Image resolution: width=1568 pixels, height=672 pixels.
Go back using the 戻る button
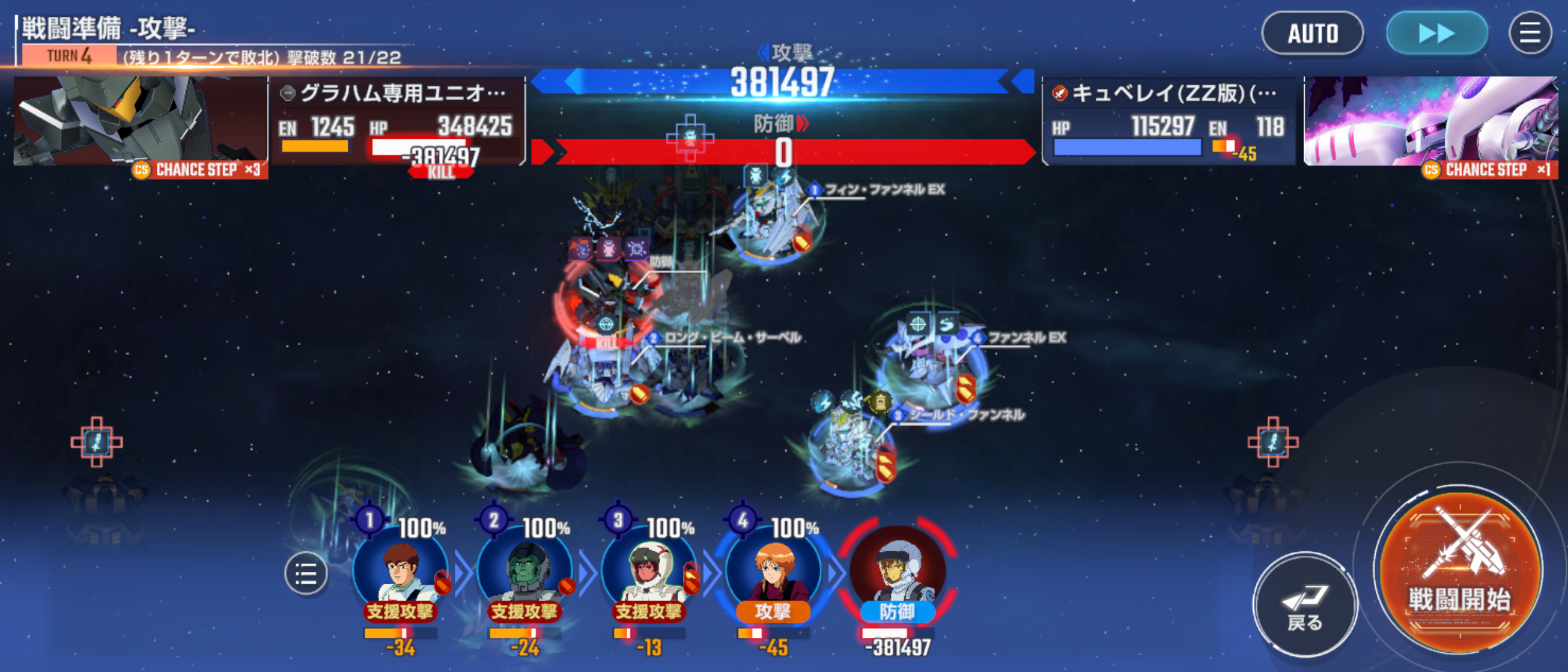1304,604
